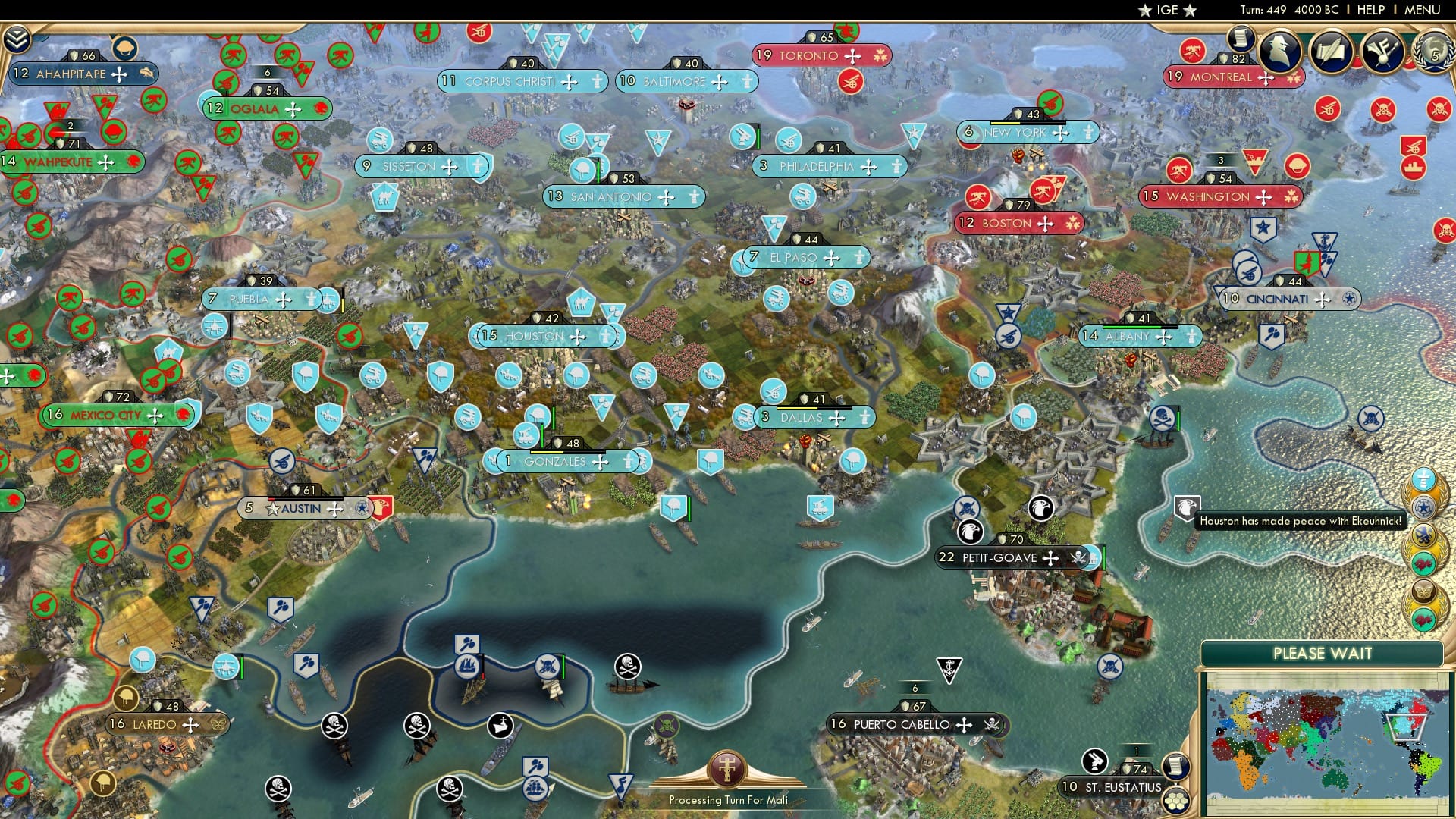Open the diplomacy overview scroll icon
1456x819 pixels.
1332,52
